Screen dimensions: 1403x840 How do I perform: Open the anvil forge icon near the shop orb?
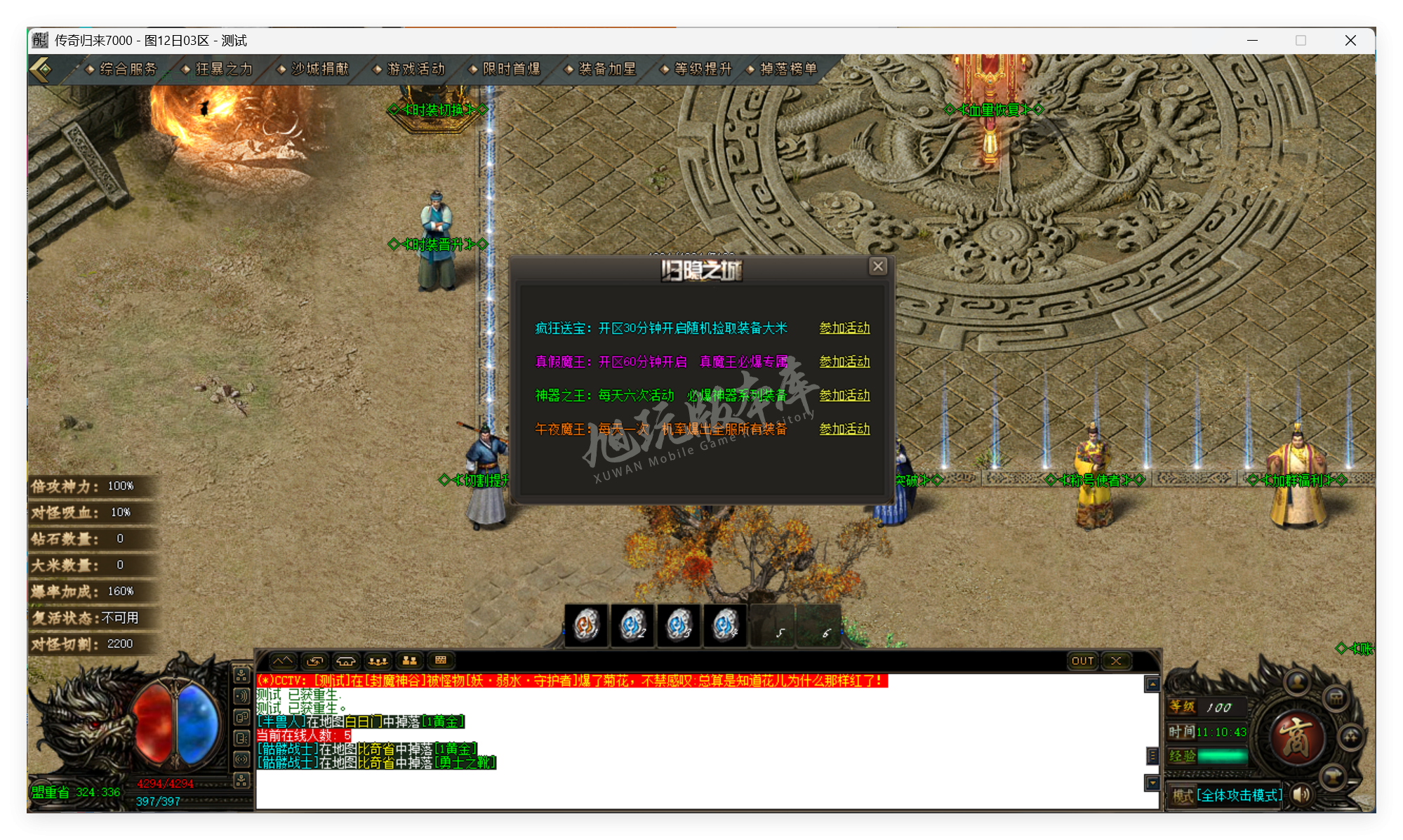pos(1334,777)
